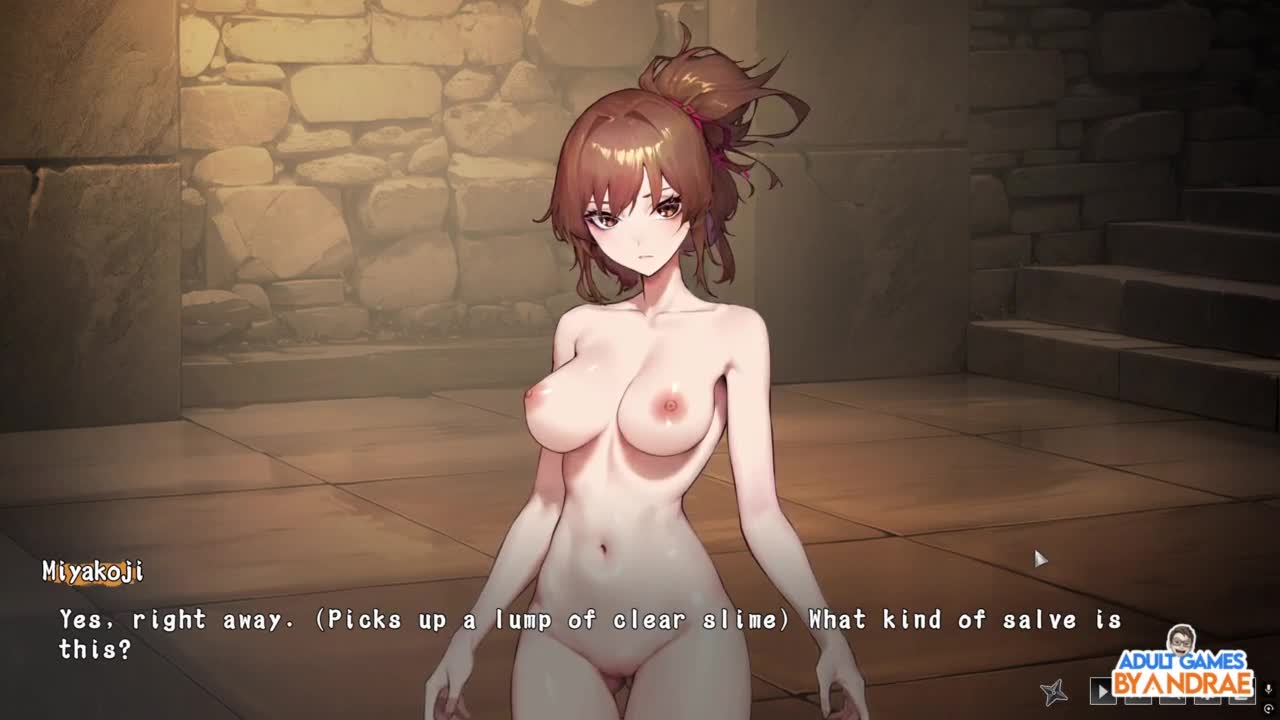
Task: Click the microphone icon
Action: (x=1269, y=690)
